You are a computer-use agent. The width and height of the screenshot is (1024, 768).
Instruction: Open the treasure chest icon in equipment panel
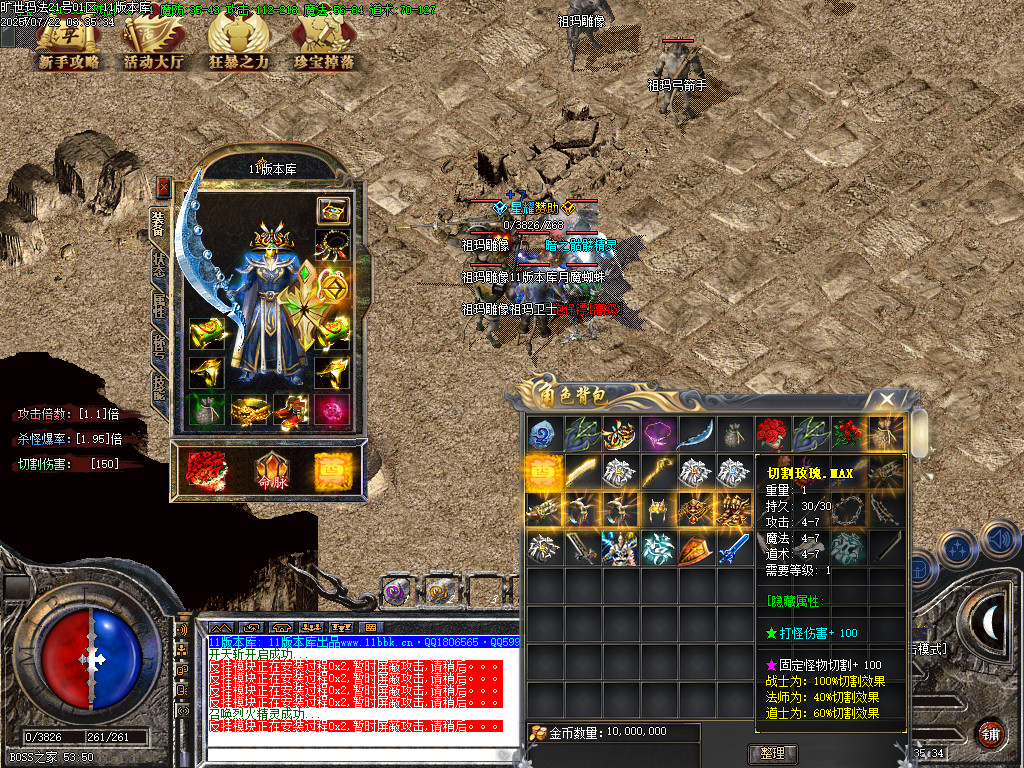click(x=331, y=210)
